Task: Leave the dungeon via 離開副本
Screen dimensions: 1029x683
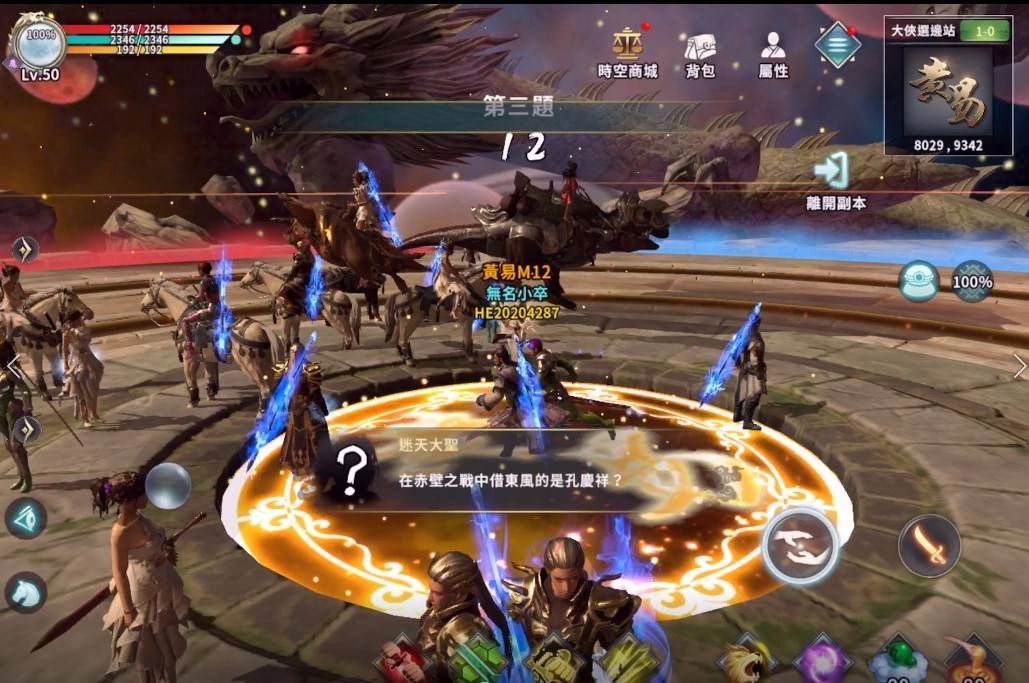Action: 835,180
